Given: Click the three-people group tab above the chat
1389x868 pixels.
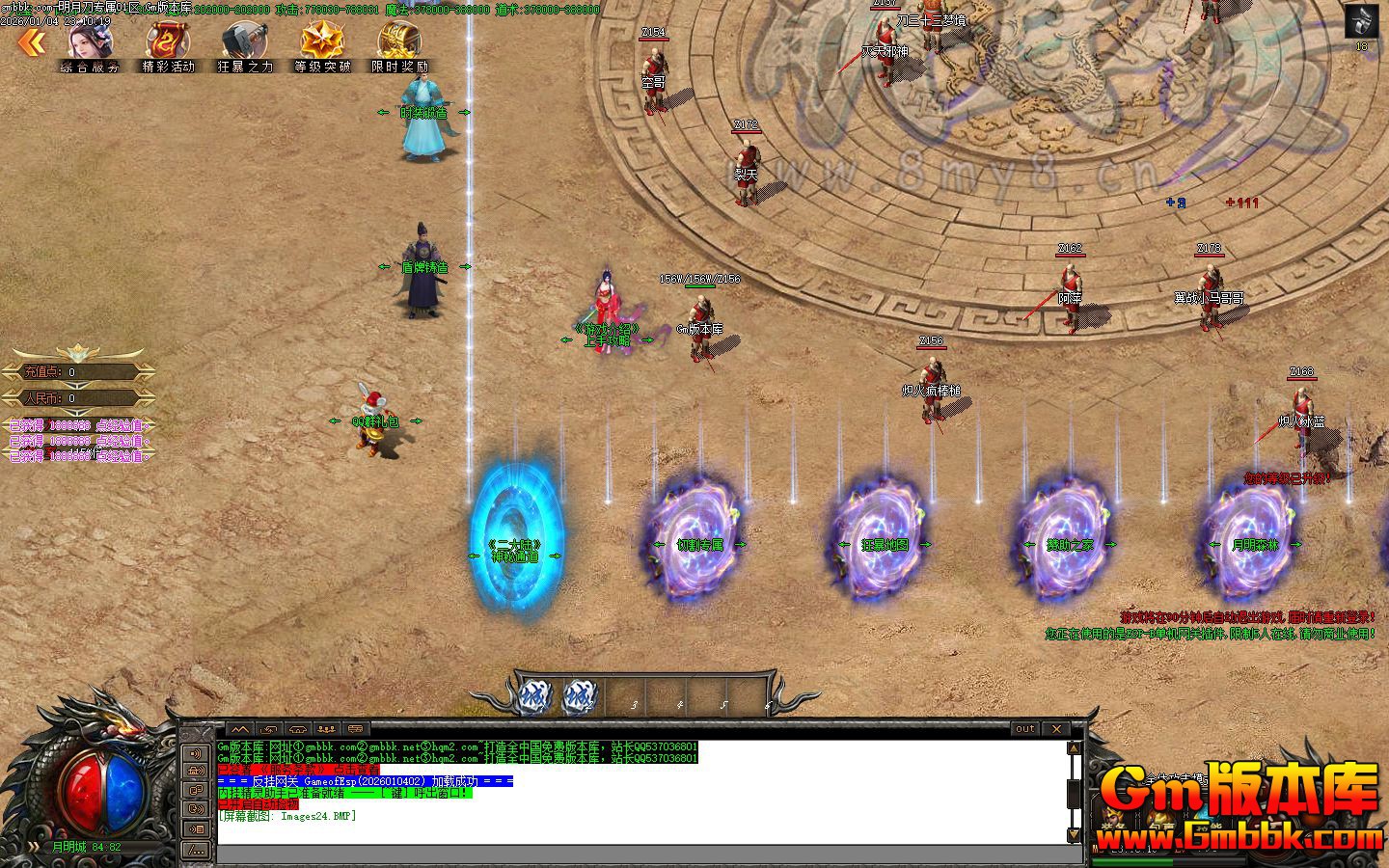Looking at the screenshot, I should point(326,729).
